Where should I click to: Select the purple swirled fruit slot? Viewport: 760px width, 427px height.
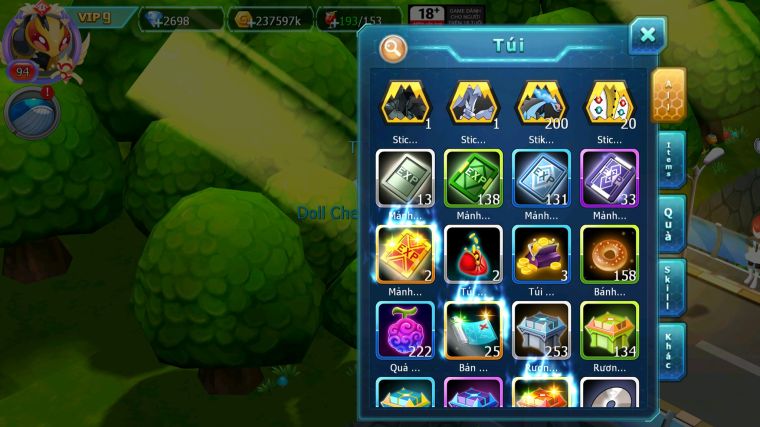405,330
